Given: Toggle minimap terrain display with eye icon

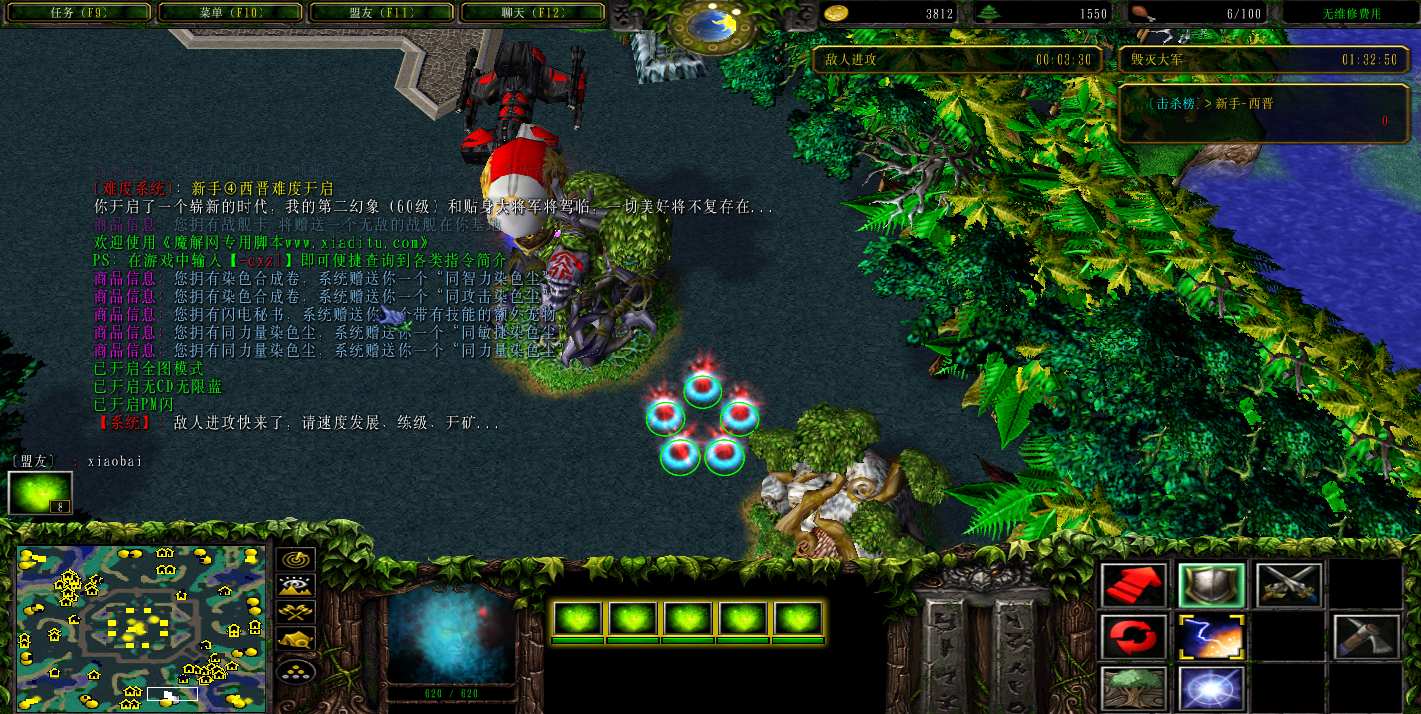Looking at the screenshot, I should click(x=296, y=587).
